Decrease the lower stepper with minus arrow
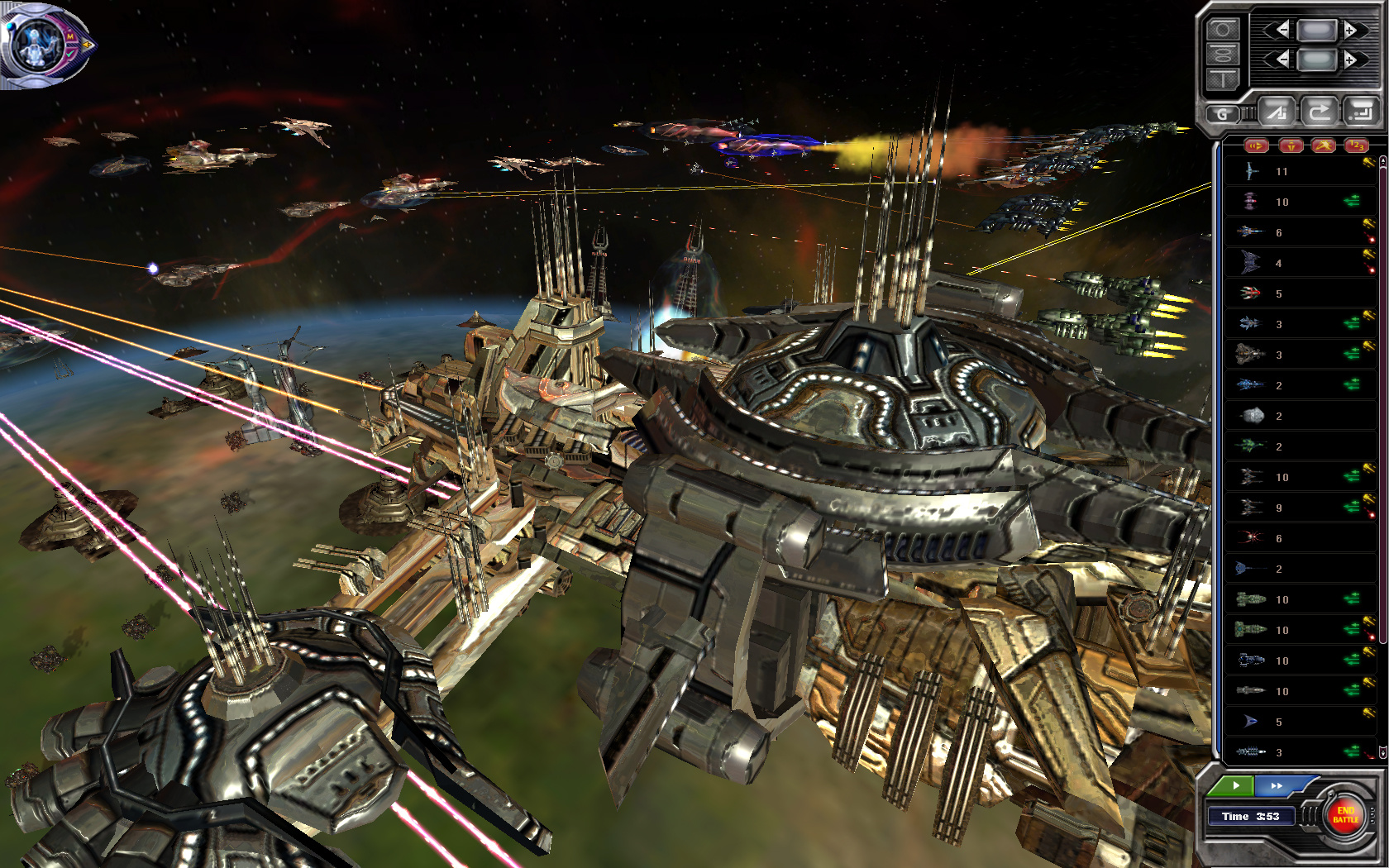 (1282, 60)
